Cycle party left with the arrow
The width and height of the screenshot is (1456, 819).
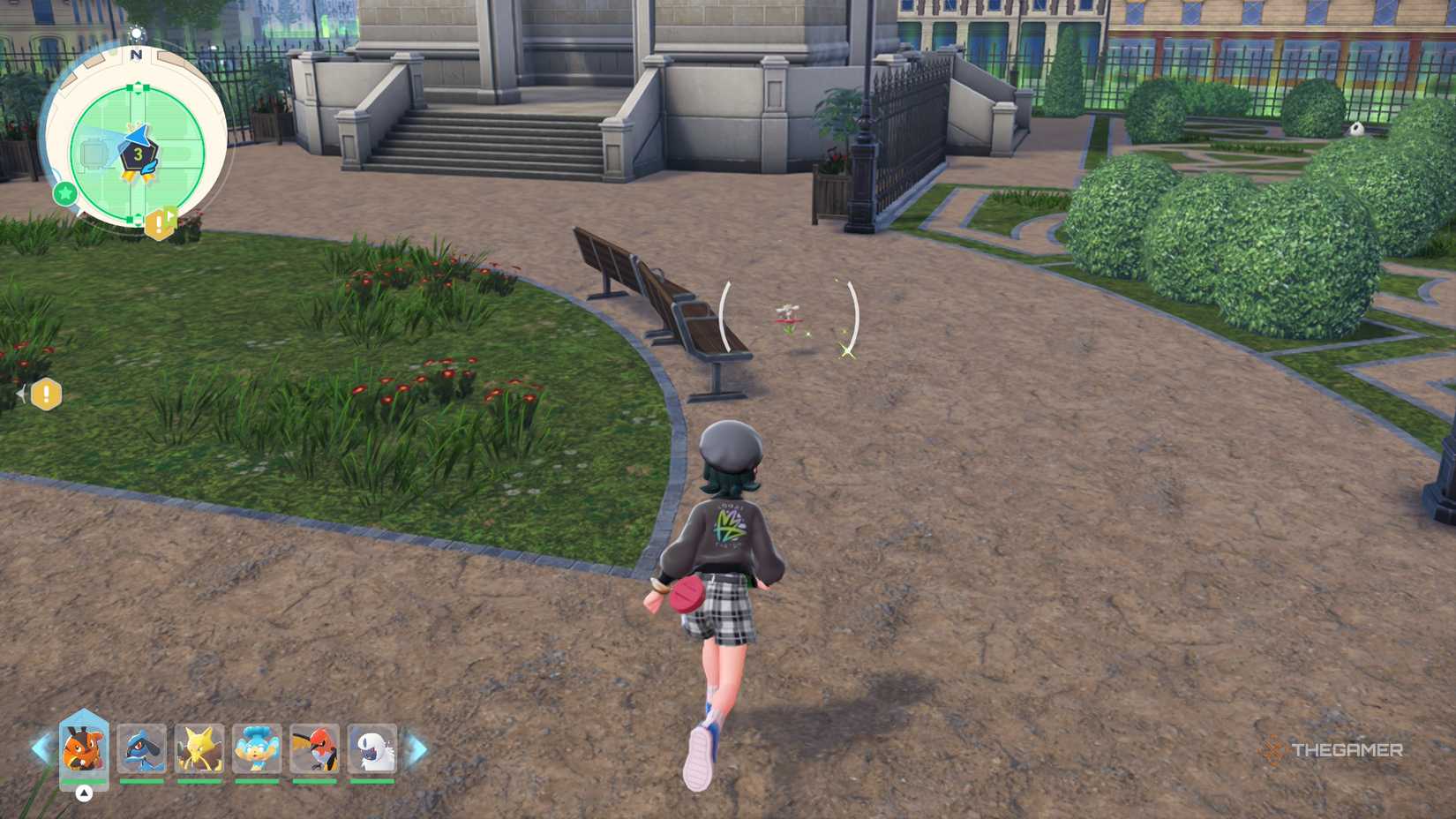coord(41,748)
